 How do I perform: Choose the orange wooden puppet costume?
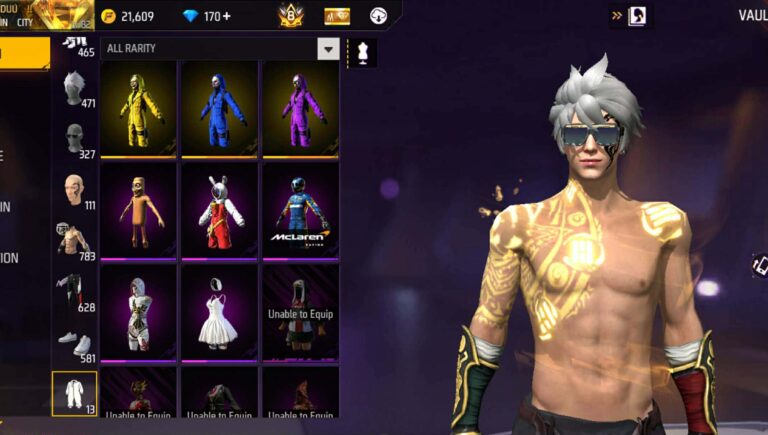coord(139,211)
